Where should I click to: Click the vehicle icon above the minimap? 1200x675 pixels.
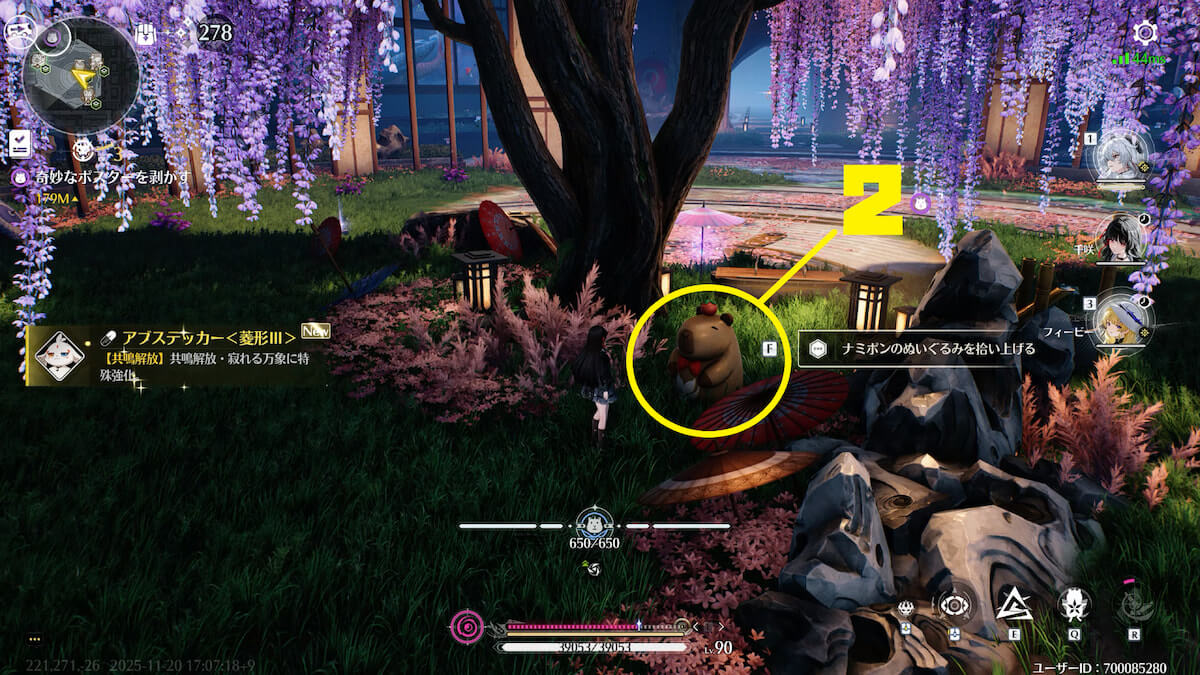tap(17, 32)
